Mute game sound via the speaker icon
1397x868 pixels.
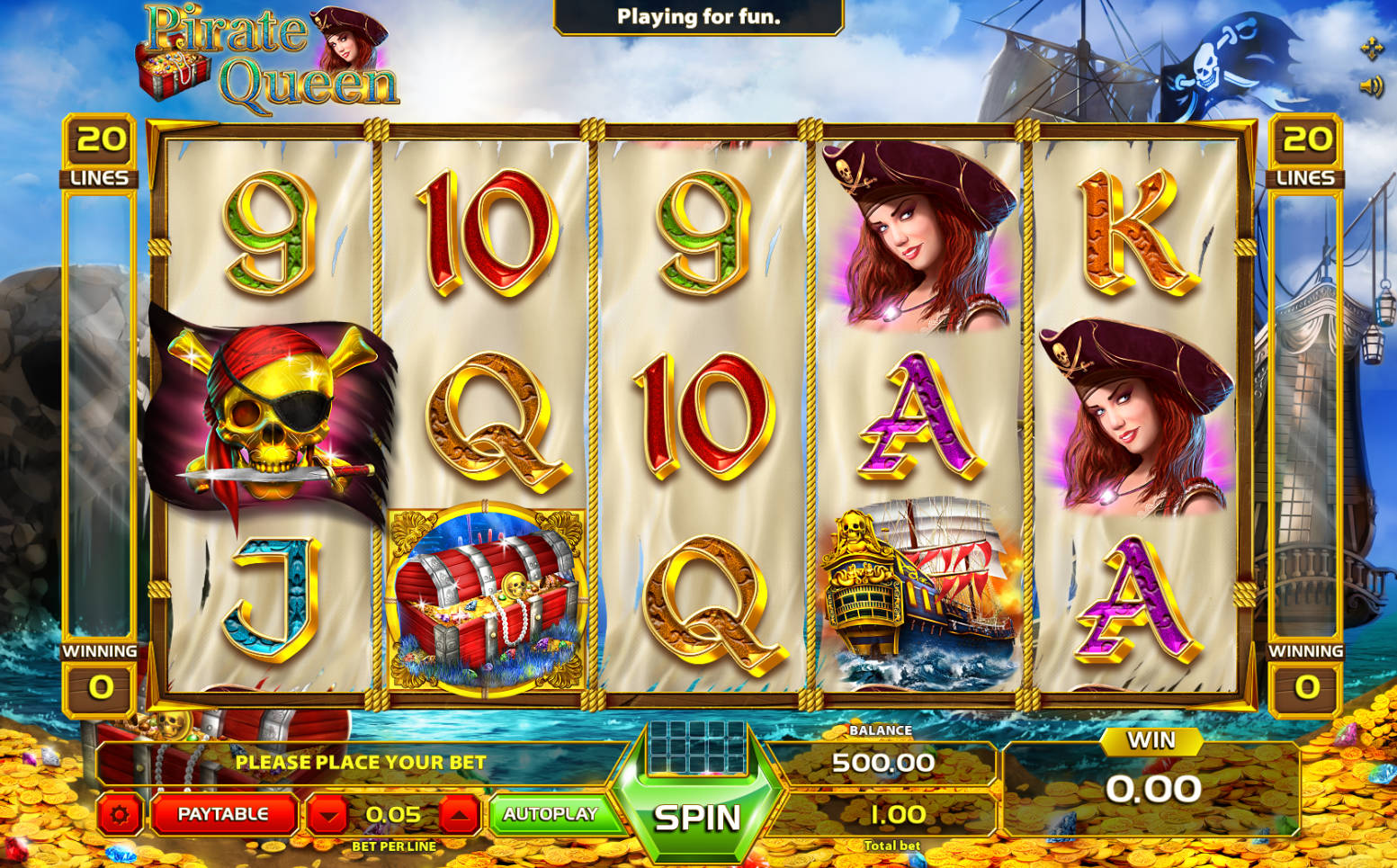[x=1371, y=85]
